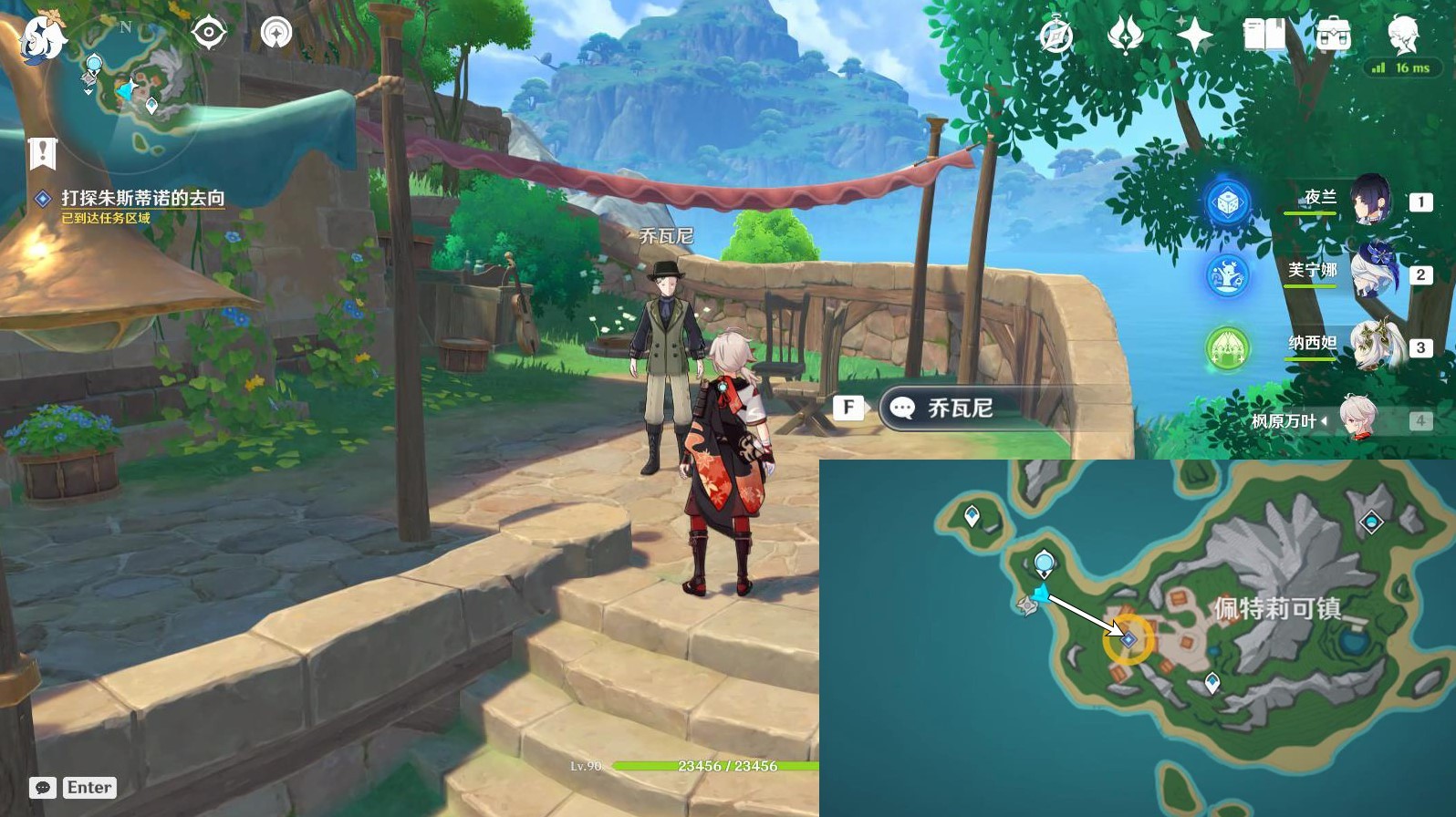Open the quest tracker for 打探朱斯蒂诺的去向
The image size is (1456, 817).
[x=142, y=198]
